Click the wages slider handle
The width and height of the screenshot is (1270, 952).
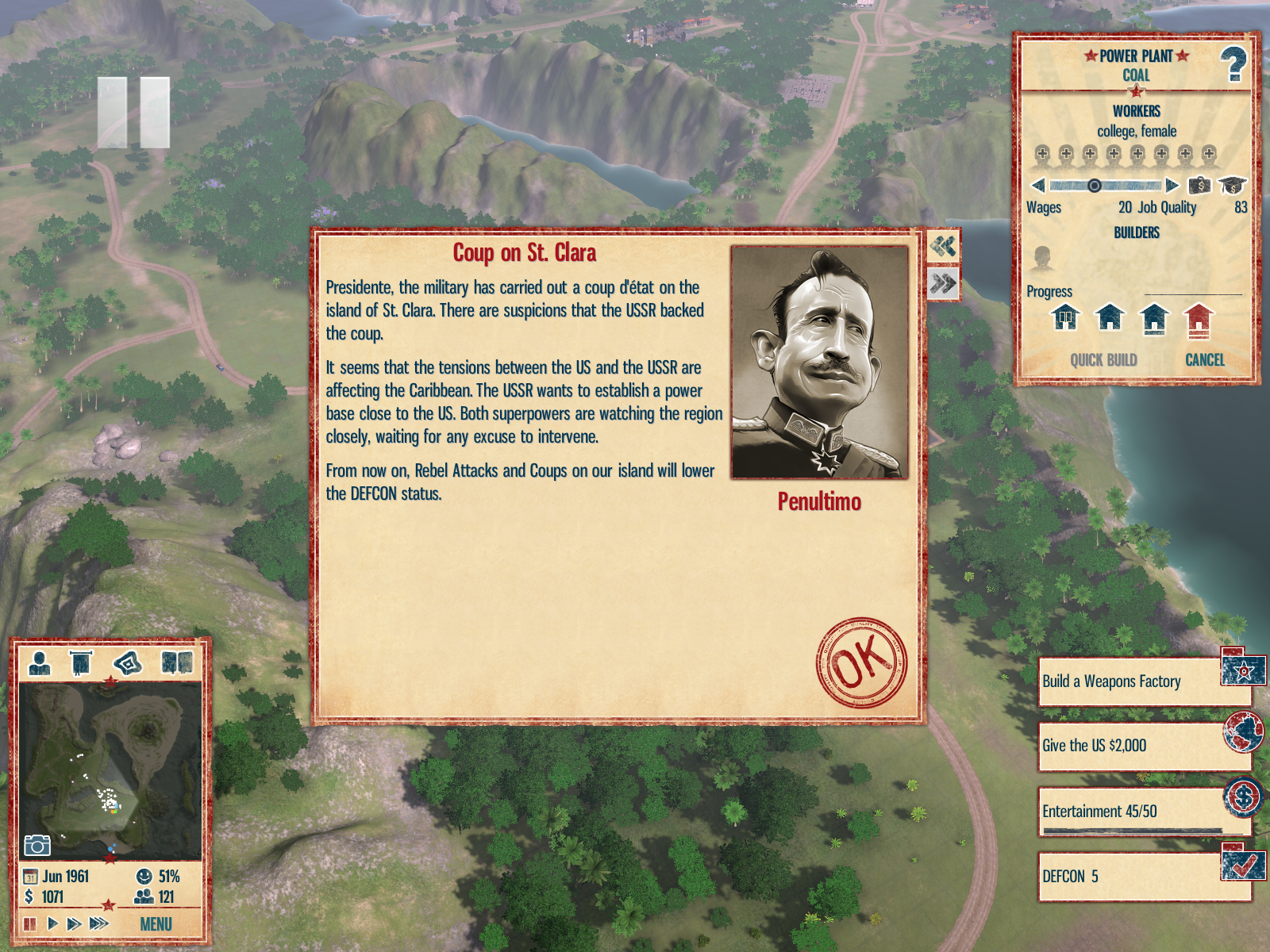tap(1094, 186)
